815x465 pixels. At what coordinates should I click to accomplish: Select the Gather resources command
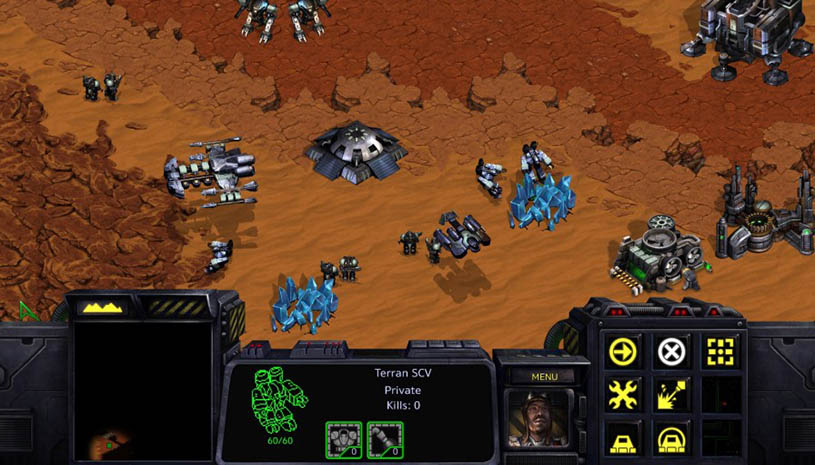point(672,396)
